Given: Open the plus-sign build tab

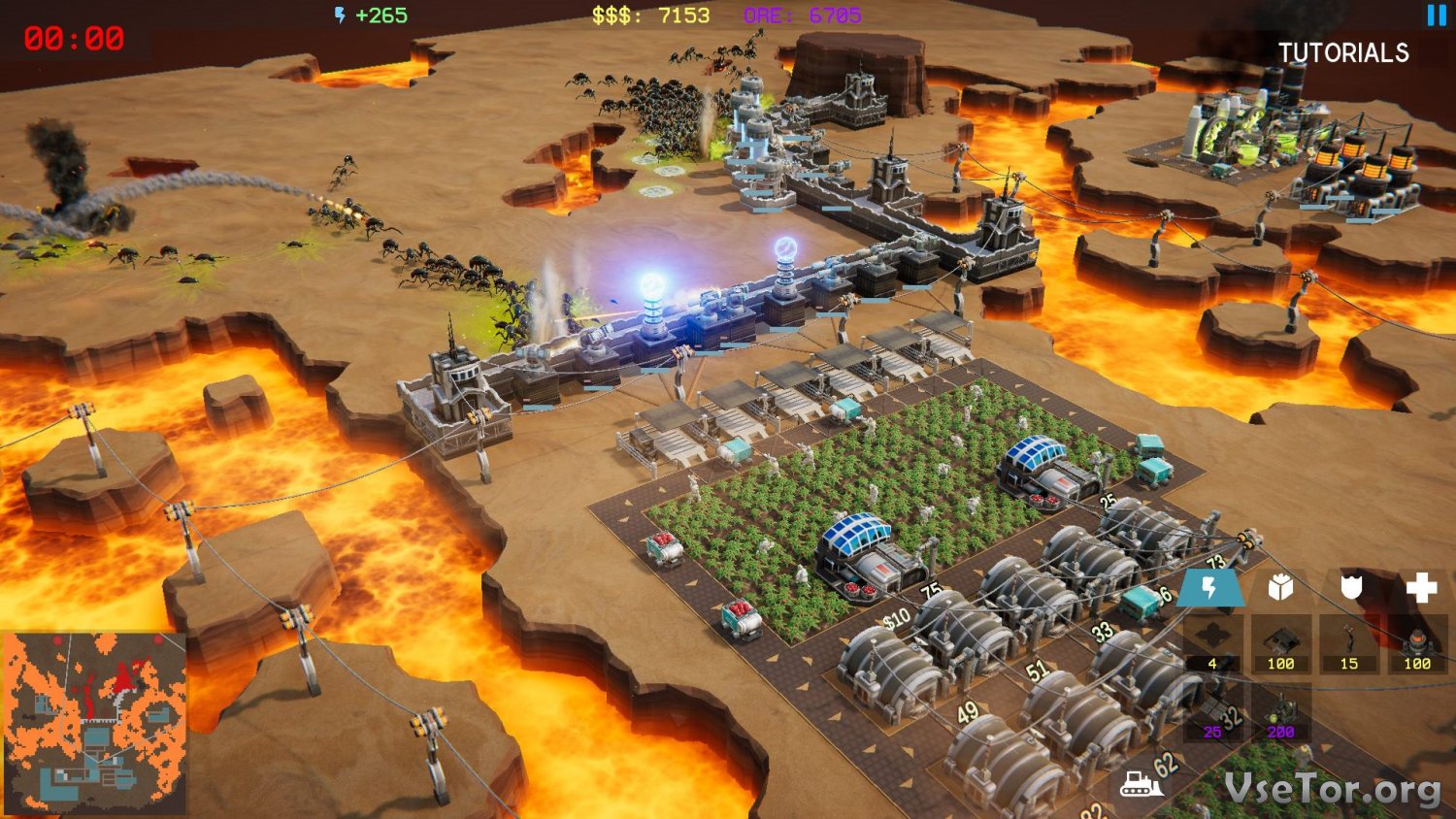Looking at the screenshot, I should [x=1421, y=587].
